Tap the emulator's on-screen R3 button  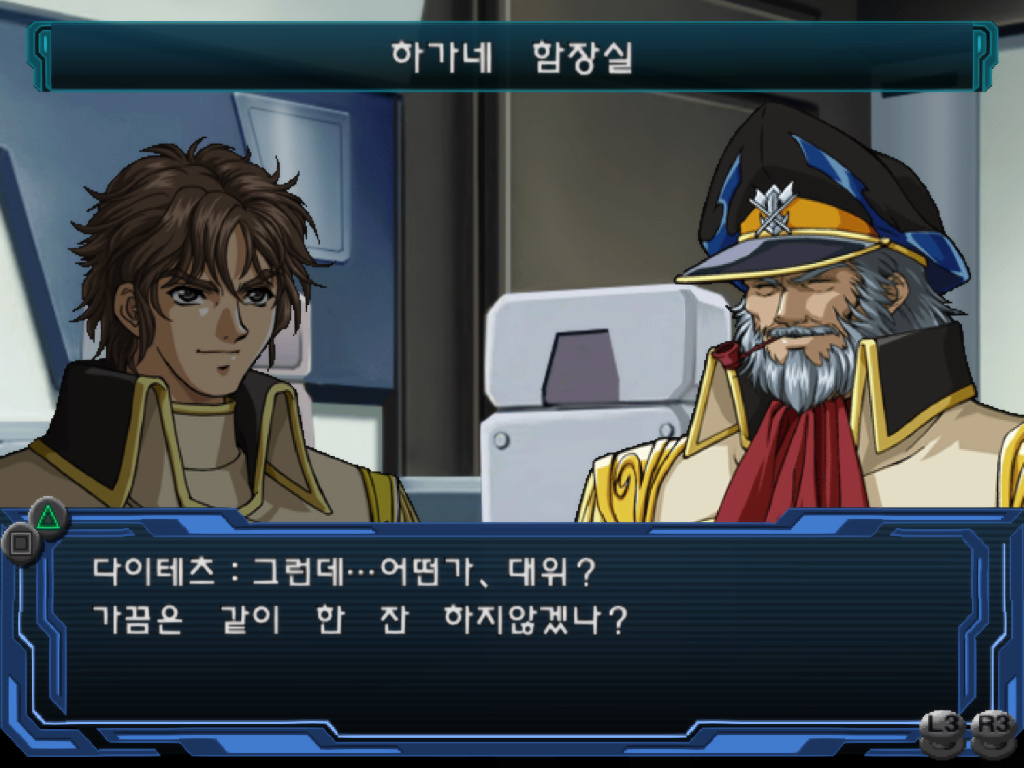click(994, 730)
